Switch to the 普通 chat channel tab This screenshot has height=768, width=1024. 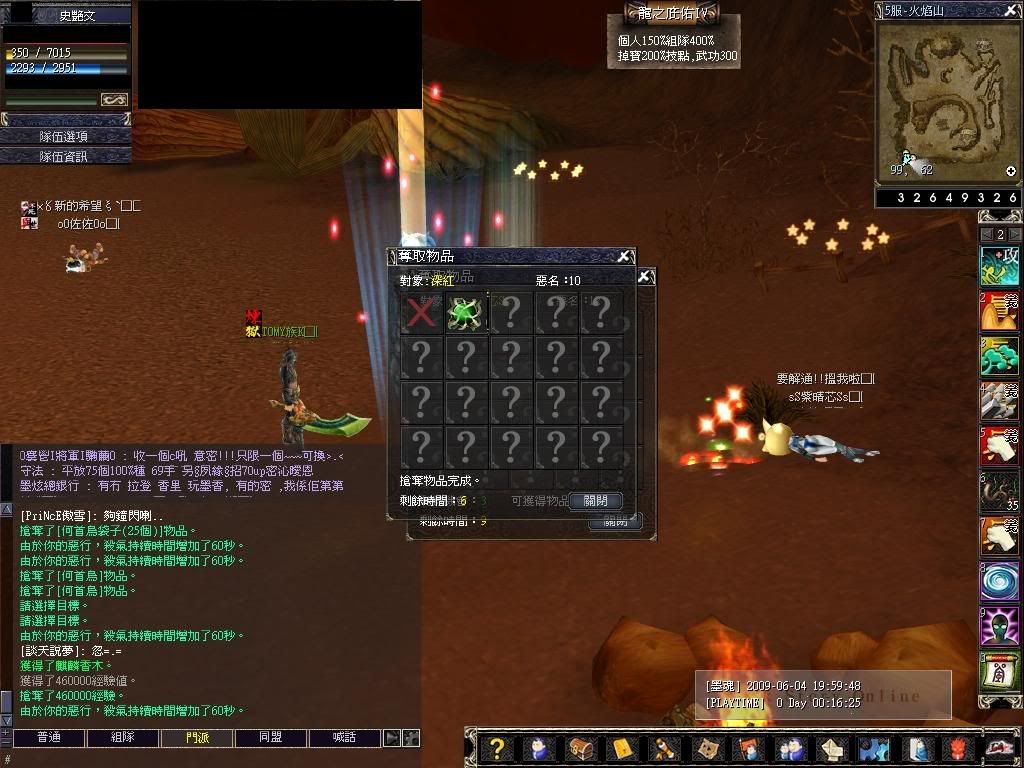click(x=48, y=738)
